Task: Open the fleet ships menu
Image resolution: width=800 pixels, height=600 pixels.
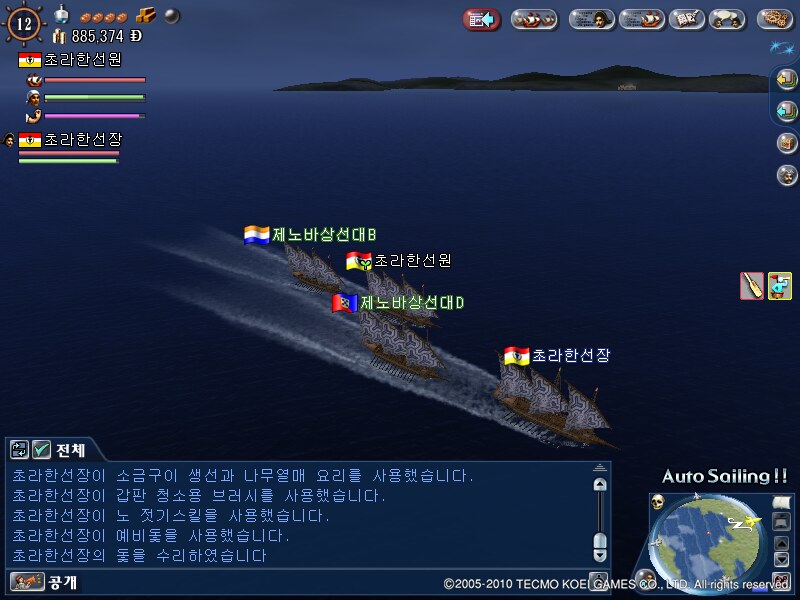Action: point(534,19)
